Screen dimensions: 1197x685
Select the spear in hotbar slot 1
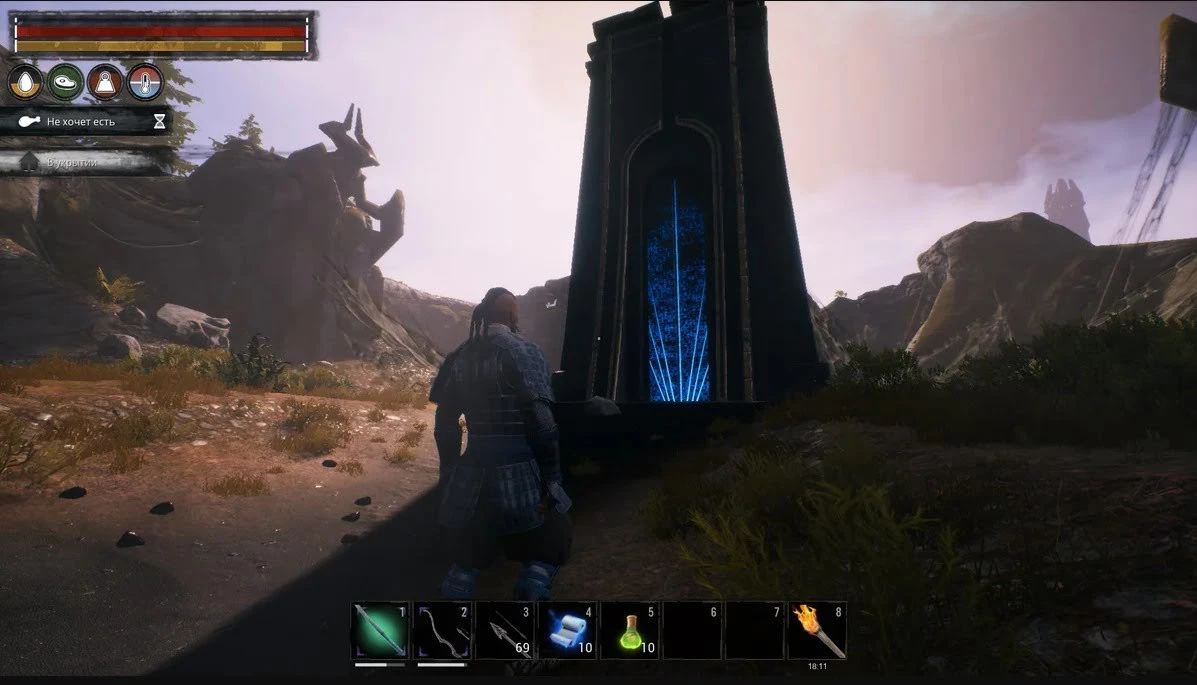click(380, 630)
